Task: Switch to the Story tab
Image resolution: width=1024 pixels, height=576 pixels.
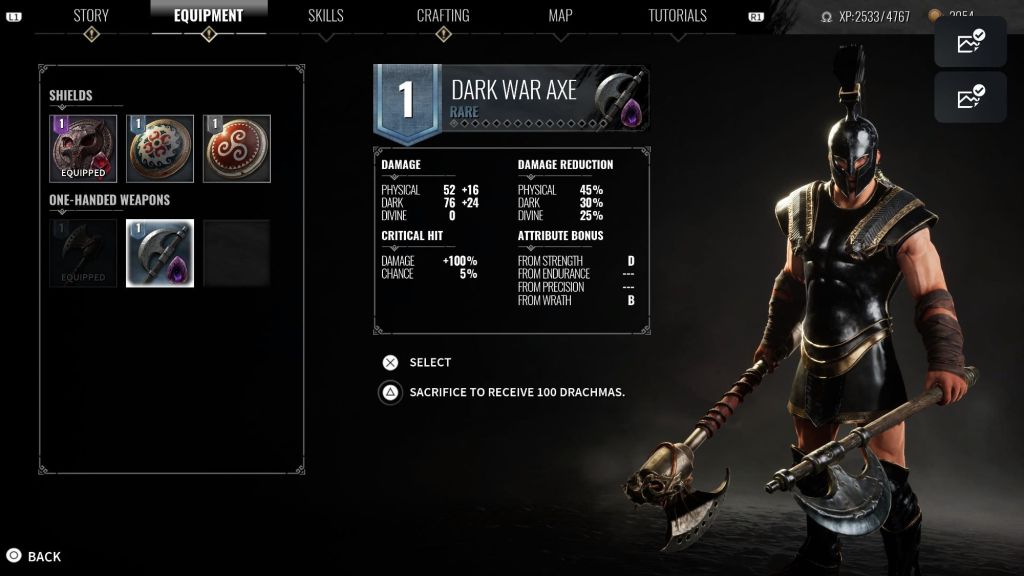Action: pos(91,16)
